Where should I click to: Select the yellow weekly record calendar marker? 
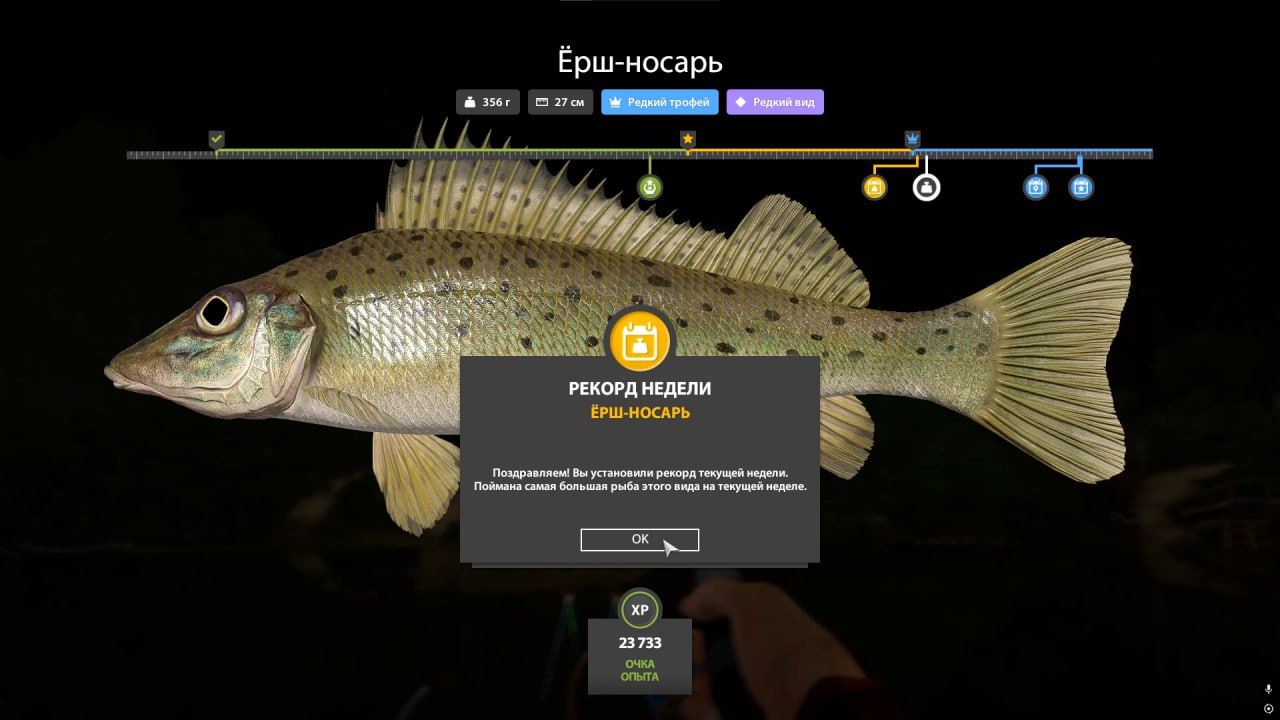tap(875, 187)
